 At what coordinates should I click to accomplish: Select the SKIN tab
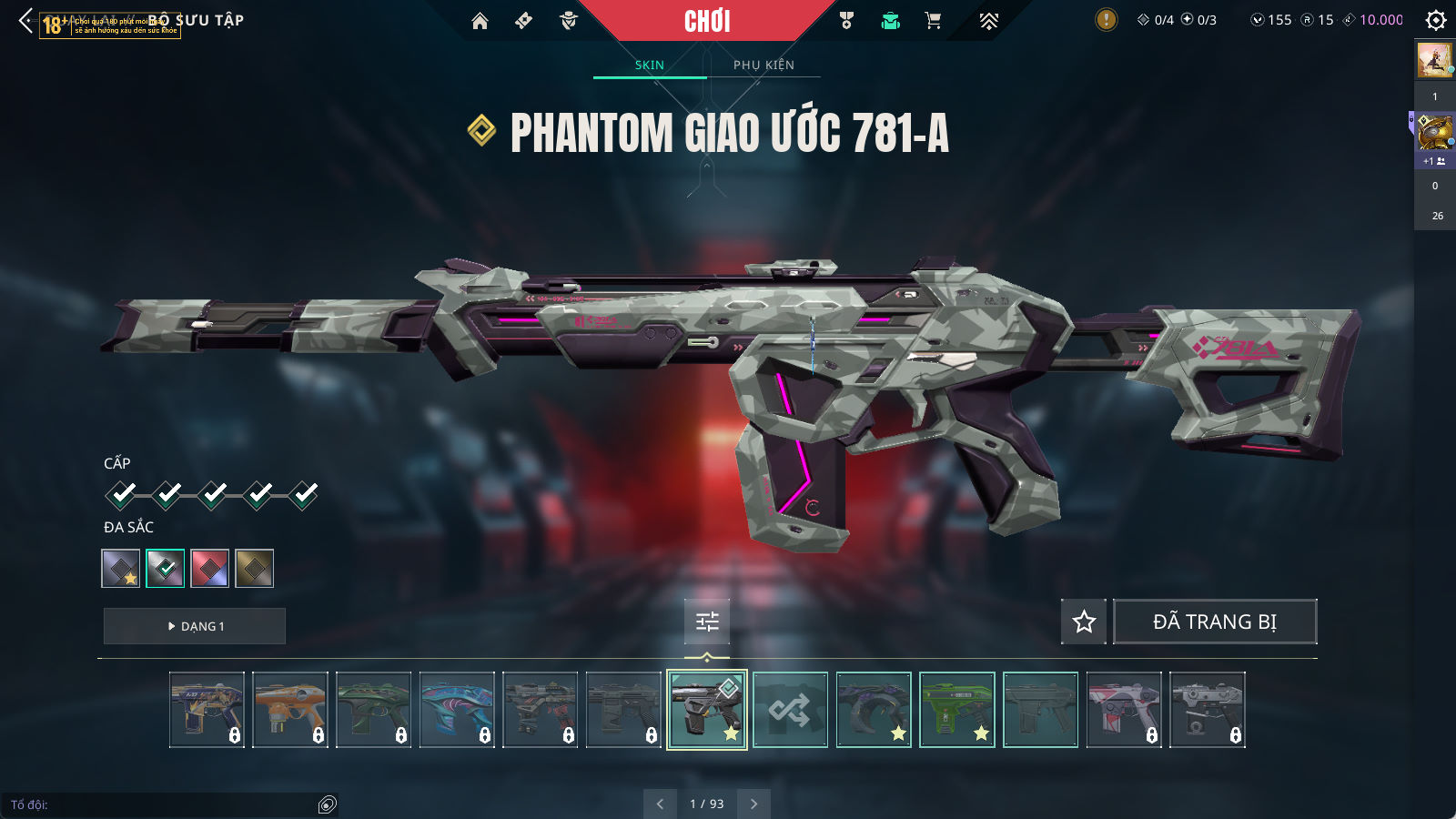point(650,65)
